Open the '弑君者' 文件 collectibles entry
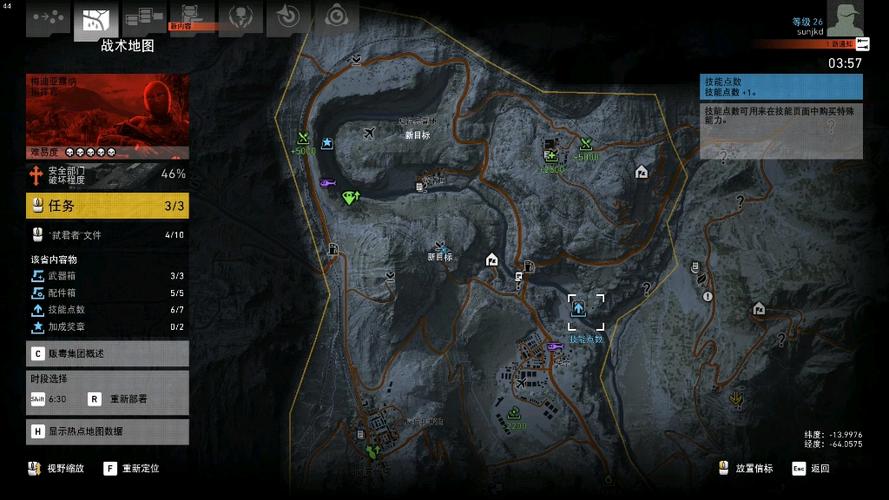889x500 pixels. click(107, 236)
